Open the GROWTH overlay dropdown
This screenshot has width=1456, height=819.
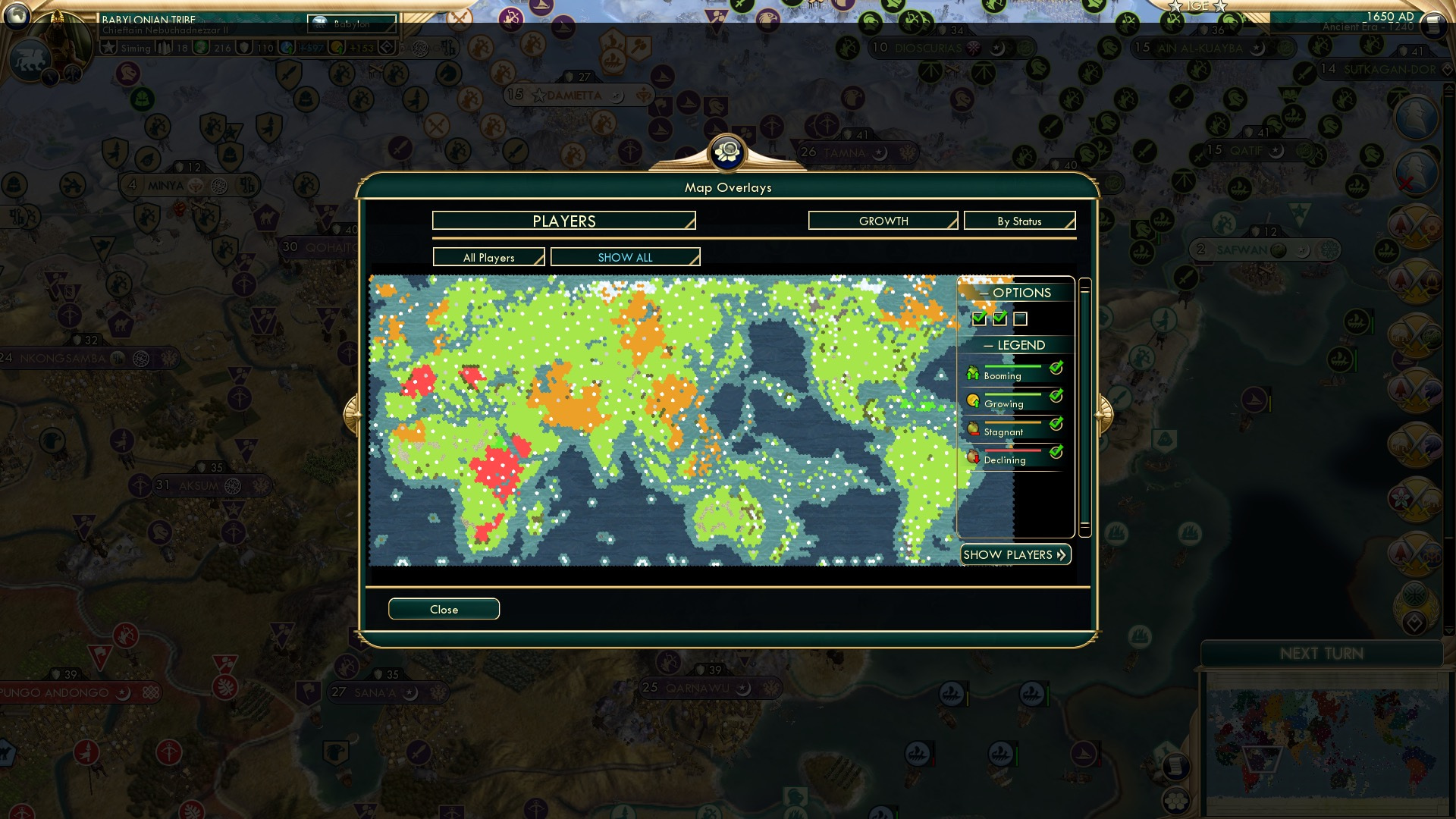pyautogui.click(x=882, y=221)
